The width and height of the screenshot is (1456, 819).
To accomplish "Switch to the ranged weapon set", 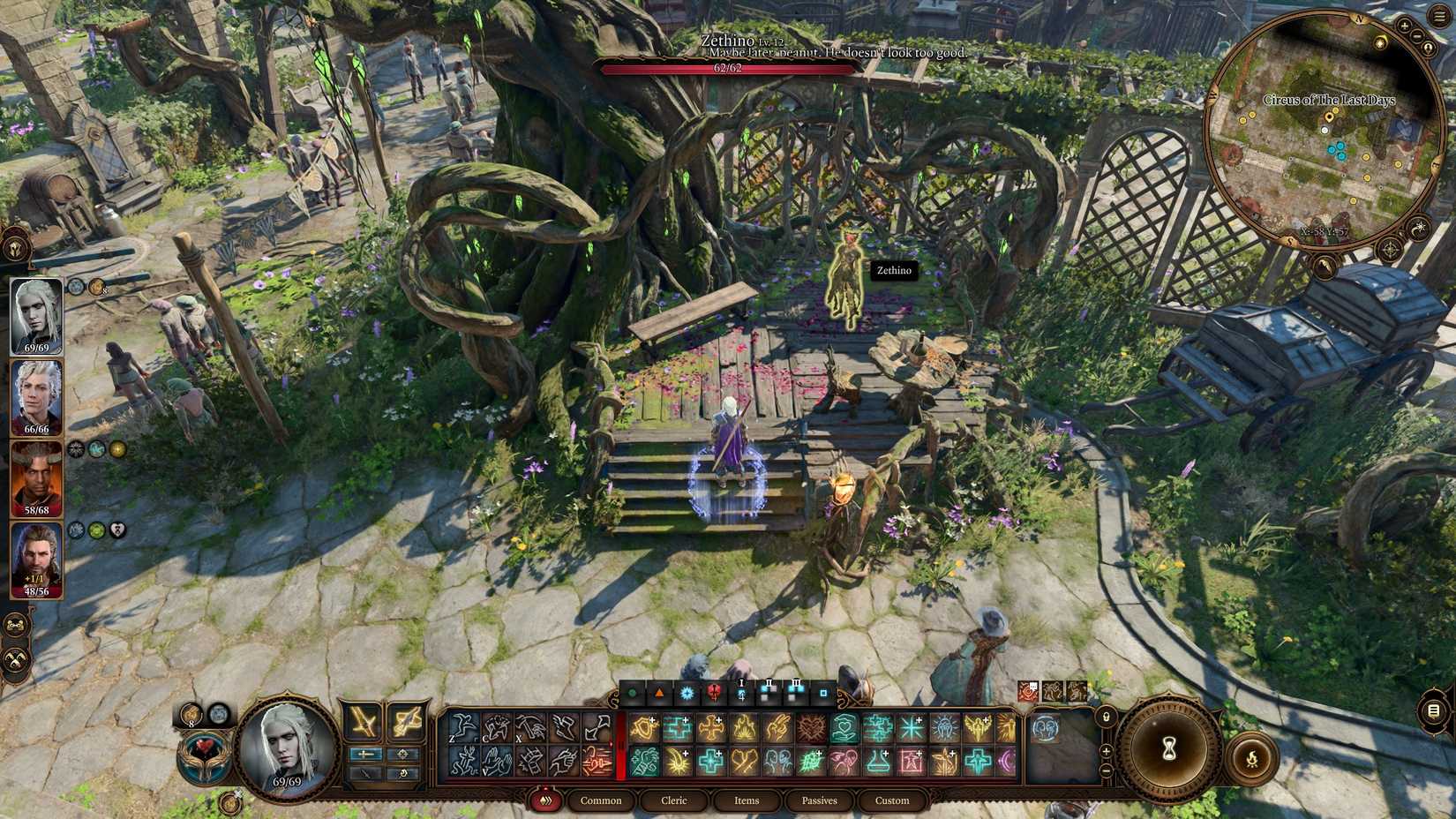I will (406, 722).
